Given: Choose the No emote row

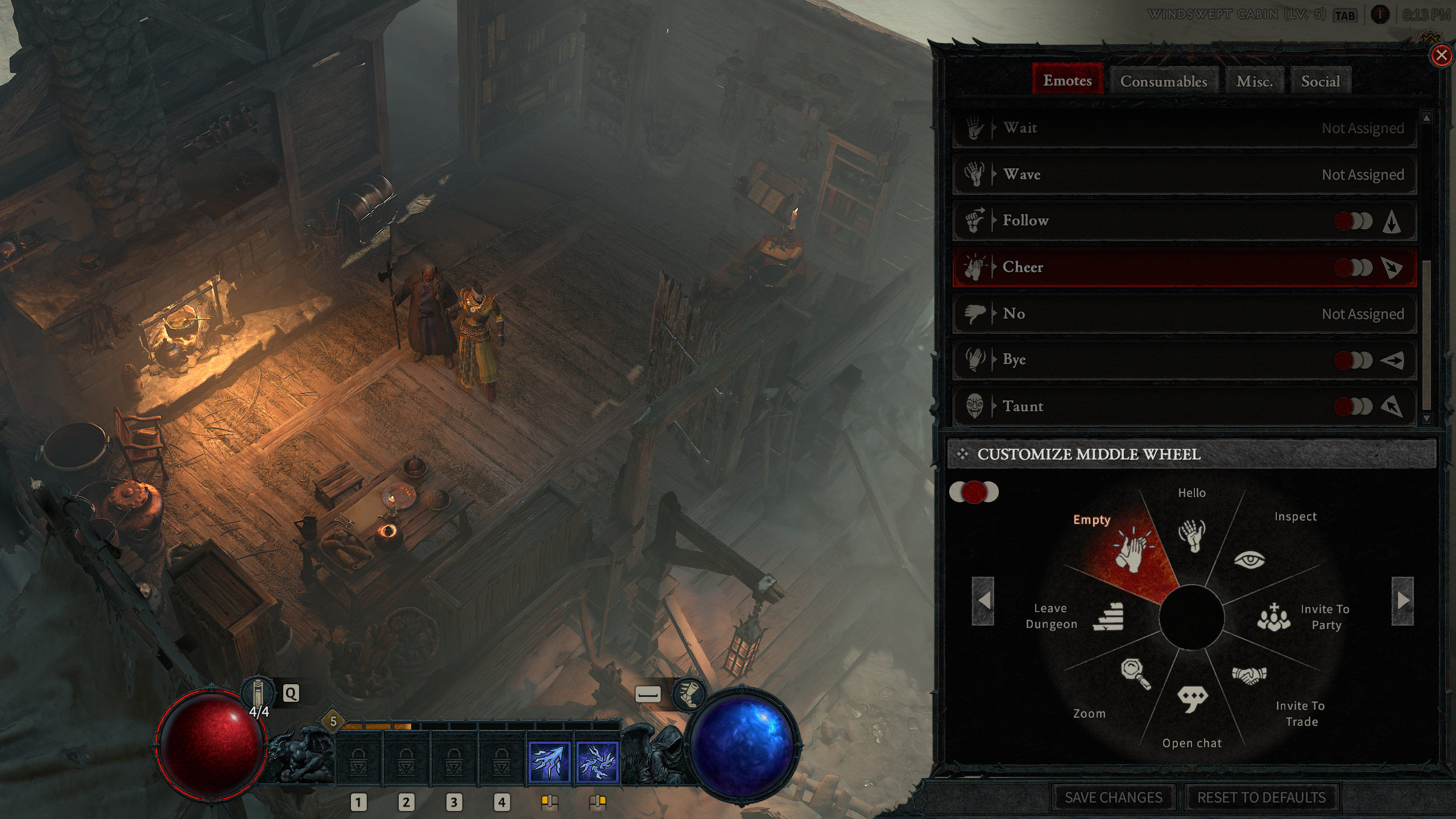Looking at the screenshot, I should point(1183,313).
